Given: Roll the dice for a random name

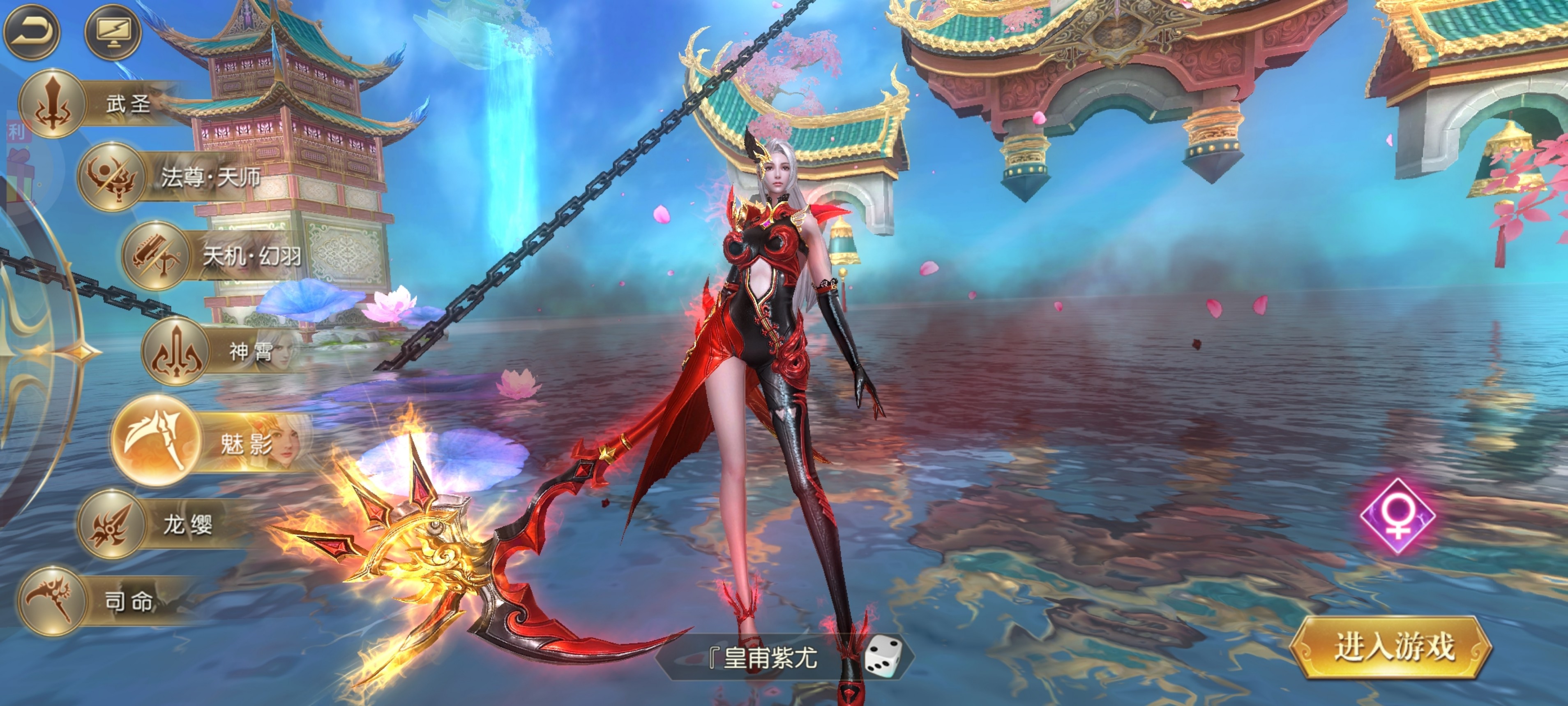Looking at the screenshot, I should click(x=883, y=655).
